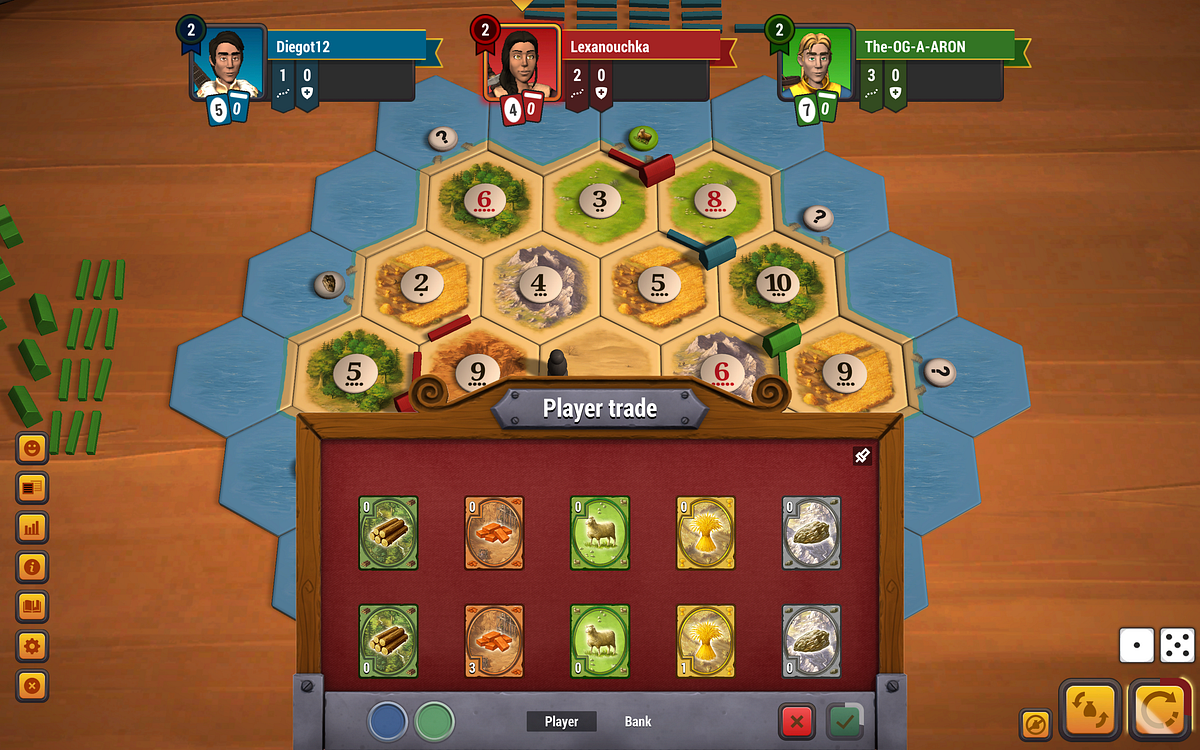The image size is (1200, 750).
Task: Click the trade button with bag icon
Action: pyautogui.click(x=1089, y=709)
